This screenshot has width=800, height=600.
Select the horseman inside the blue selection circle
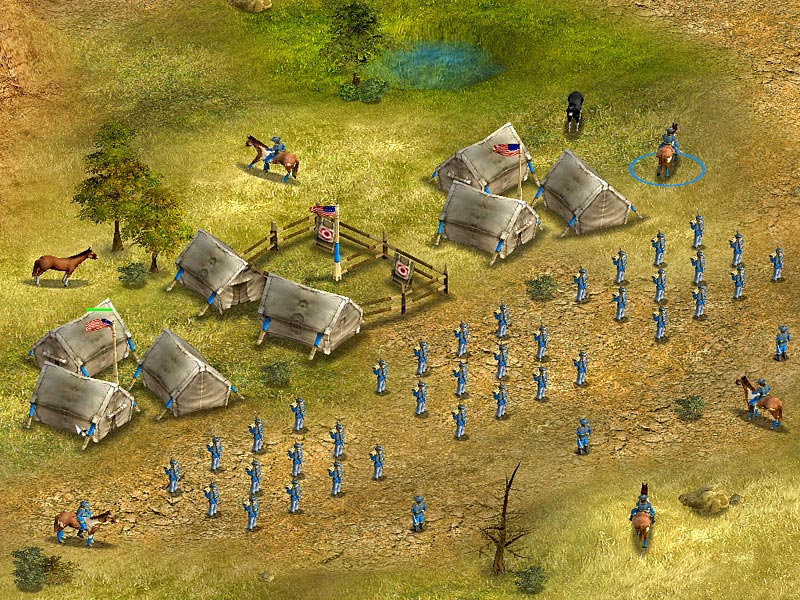[667, 153]
